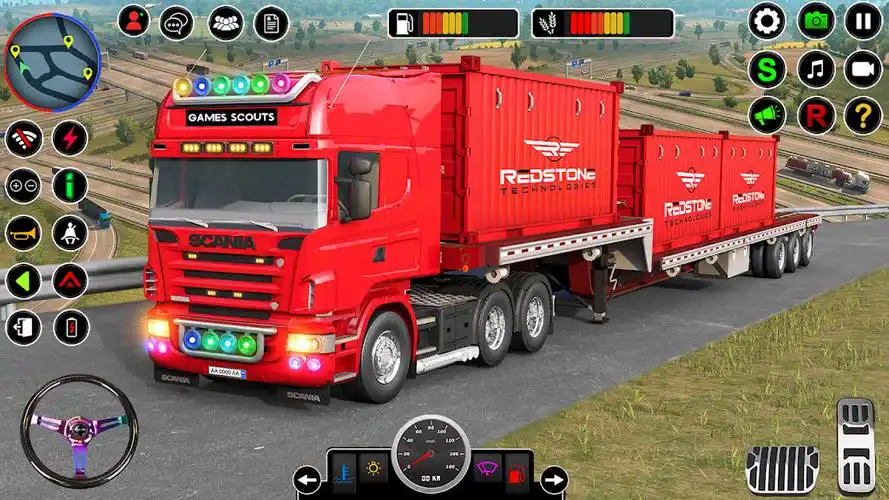Open the chat bubble icon
Viewport: 889px width, 500px height.
click(177, 22)
